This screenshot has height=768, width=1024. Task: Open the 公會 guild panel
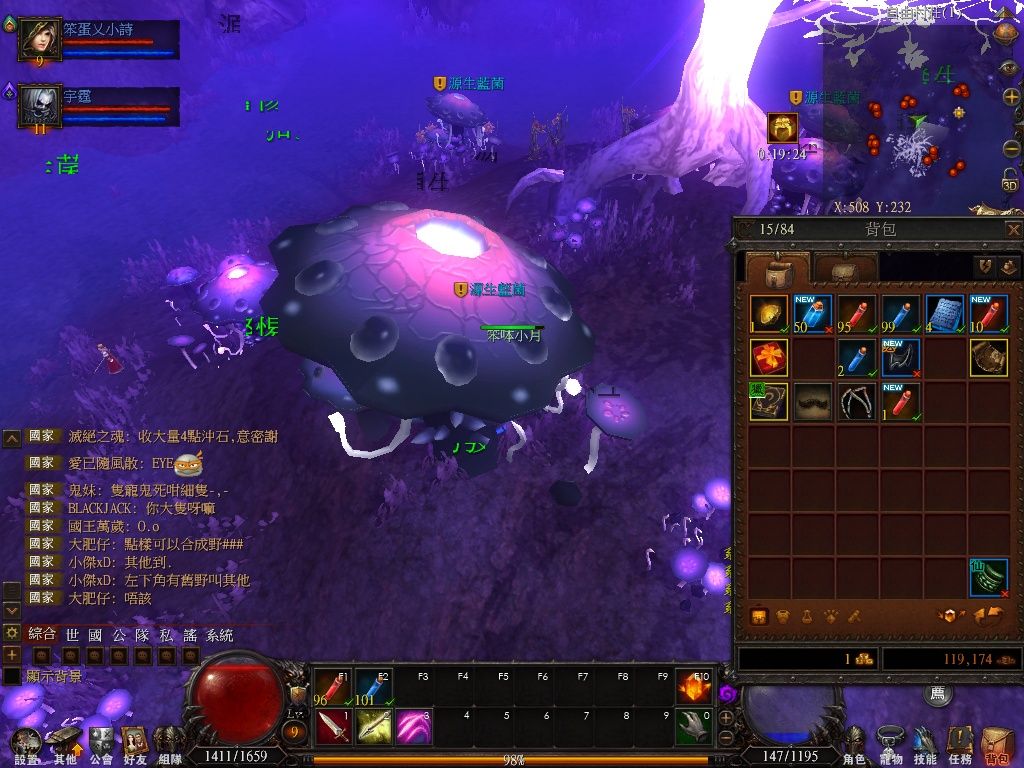point(101,745)
